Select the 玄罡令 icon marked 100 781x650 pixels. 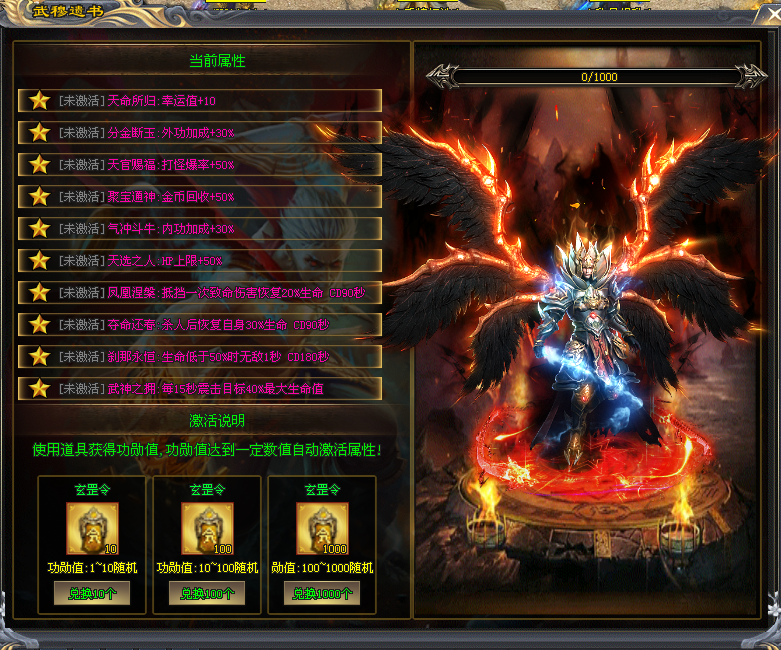(207, 529)
